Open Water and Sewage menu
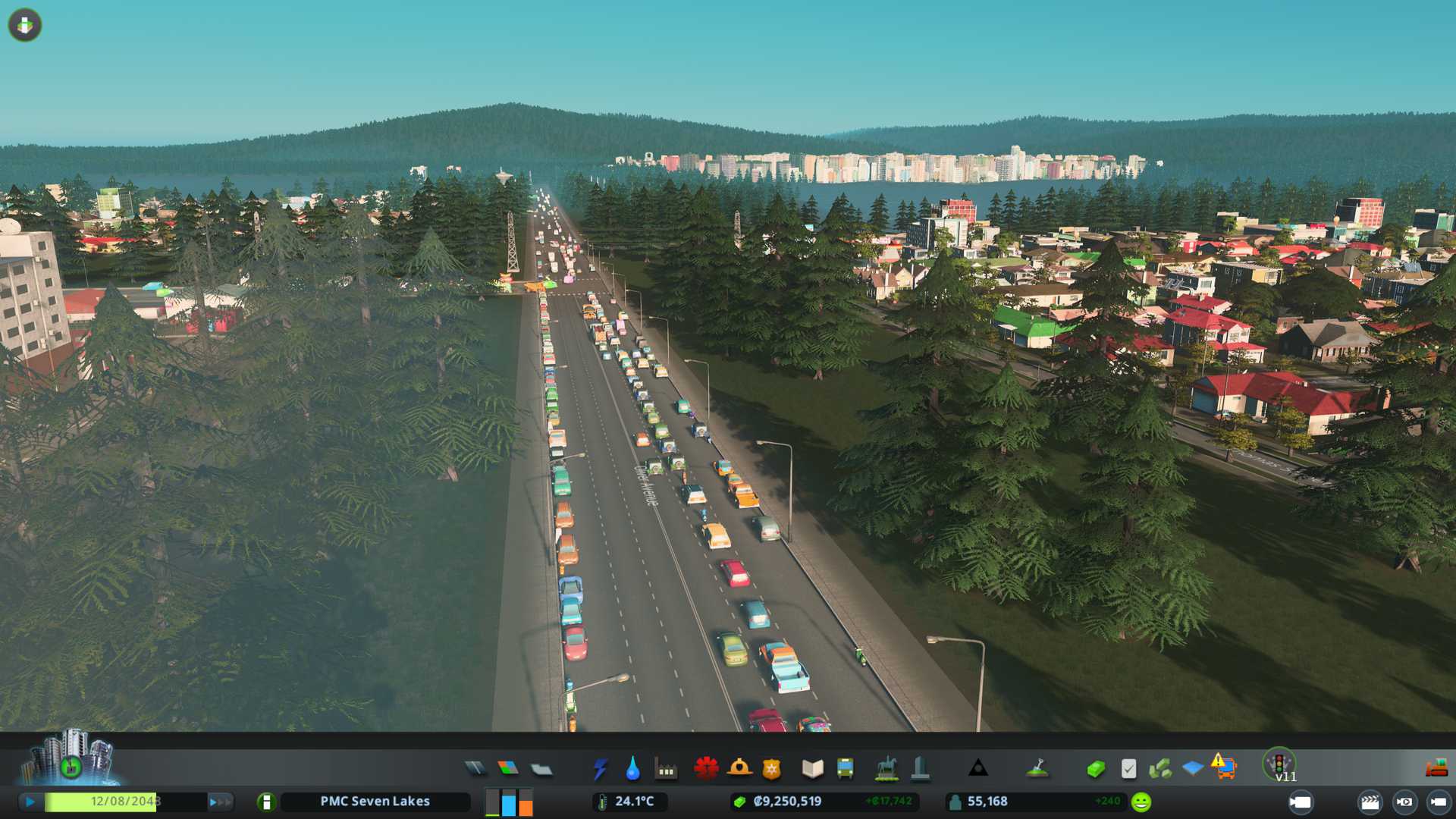1456x819 pixels. 632,769
